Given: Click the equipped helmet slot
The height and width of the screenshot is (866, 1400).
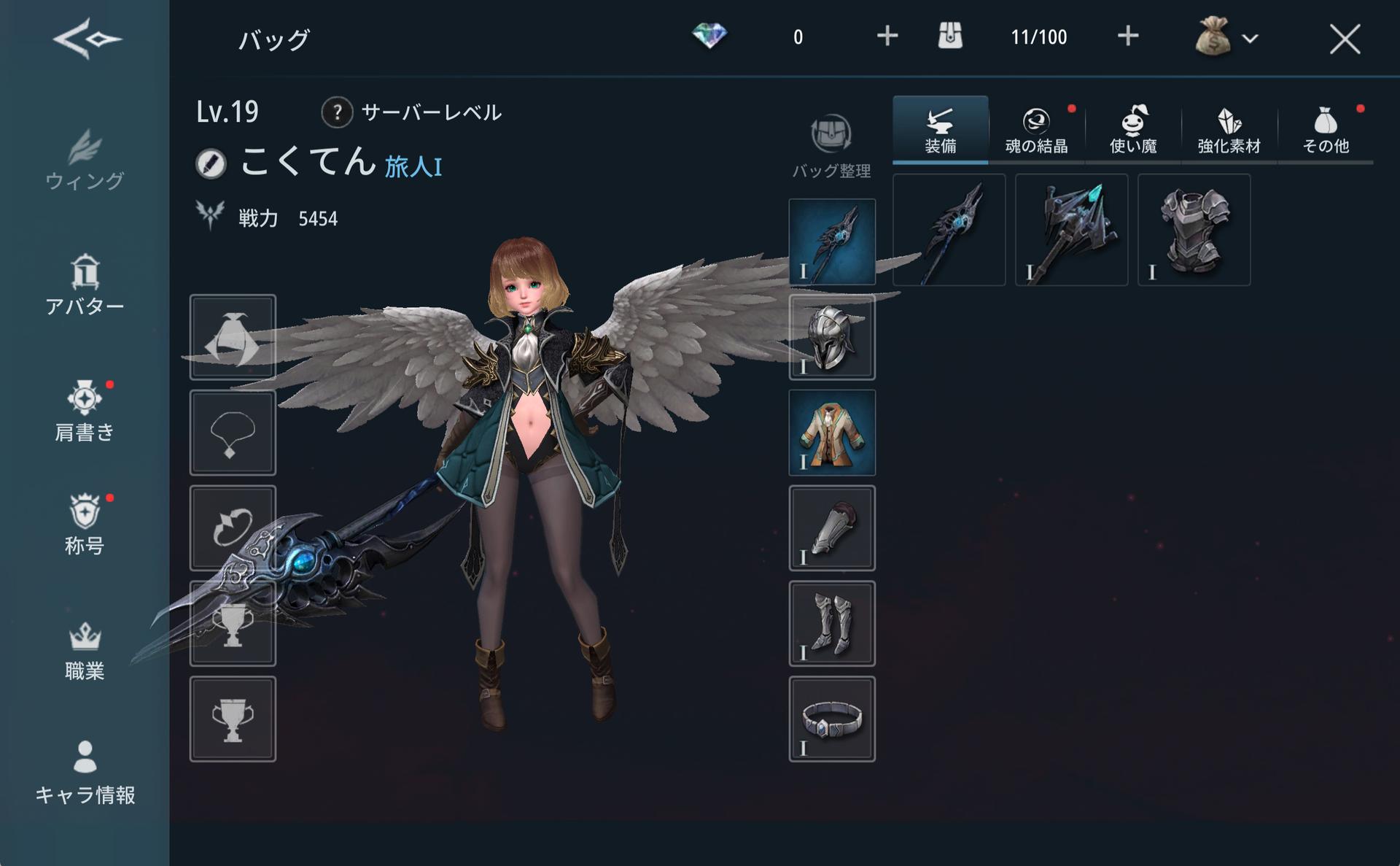Looking at the screenshot, I should pyautogui.click(x=832, y=337).
